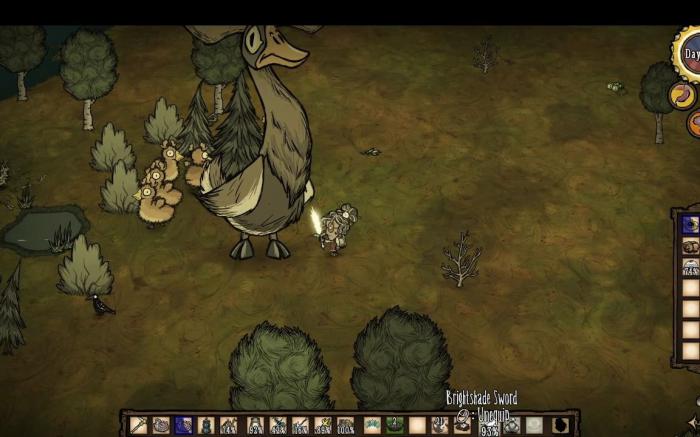Unequip the Brightshade Sword hand slot
The width and height of the screenshot is (700, 437).
[x=462, y=425]
